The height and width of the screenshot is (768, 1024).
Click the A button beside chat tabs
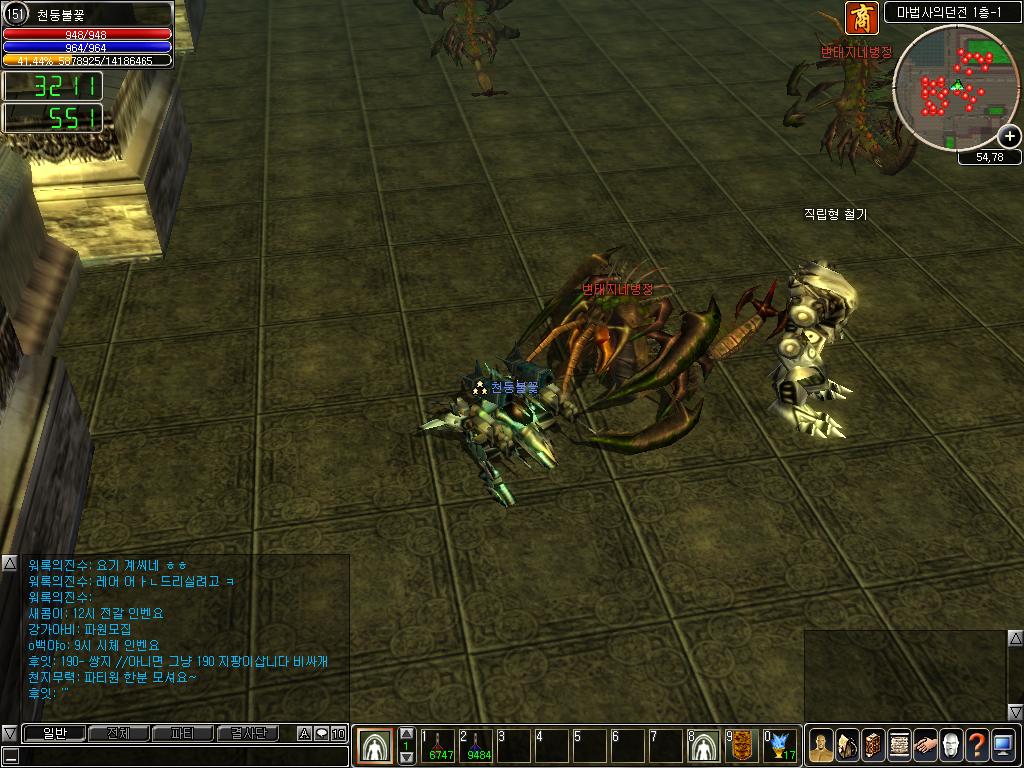click(305, 734)
